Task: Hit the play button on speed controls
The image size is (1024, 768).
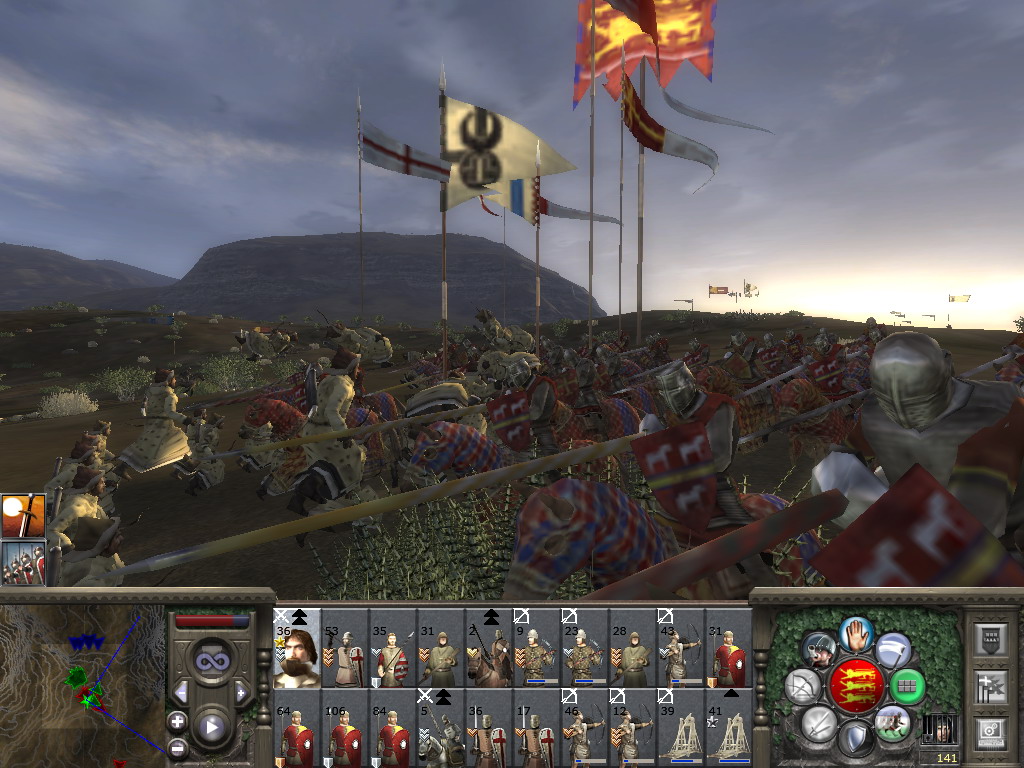Action: tap(211, 728)
